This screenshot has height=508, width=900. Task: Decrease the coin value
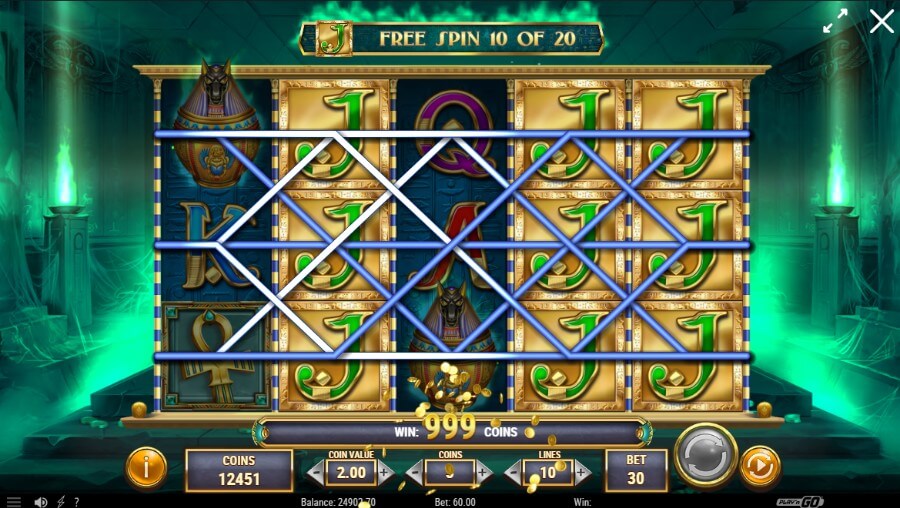[x=316, y=472]
